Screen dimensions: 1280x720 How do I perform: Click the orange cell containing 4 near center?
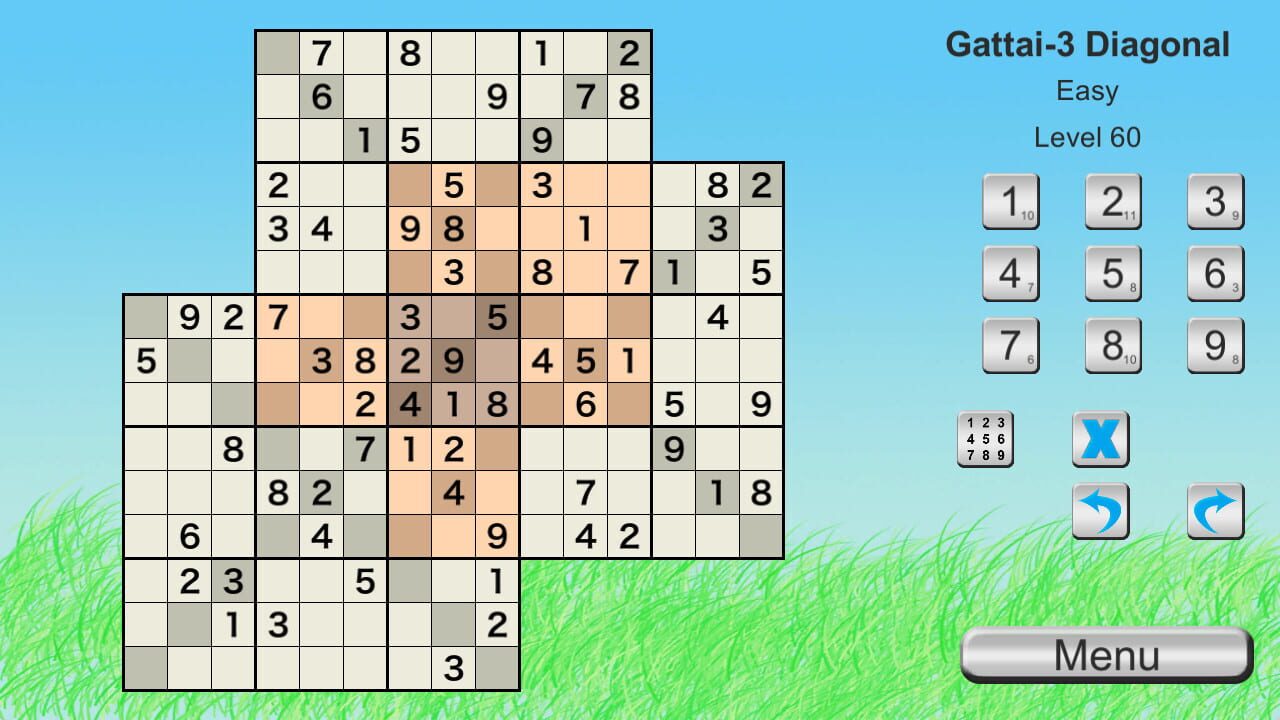tap(454, 493)
